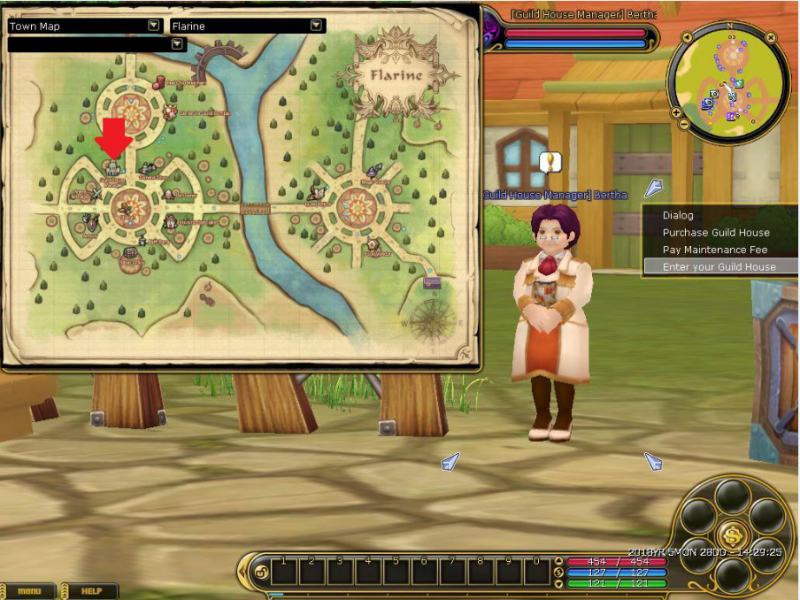Open the Menu button
800x600 pixels.
click(x=29, y=591)
